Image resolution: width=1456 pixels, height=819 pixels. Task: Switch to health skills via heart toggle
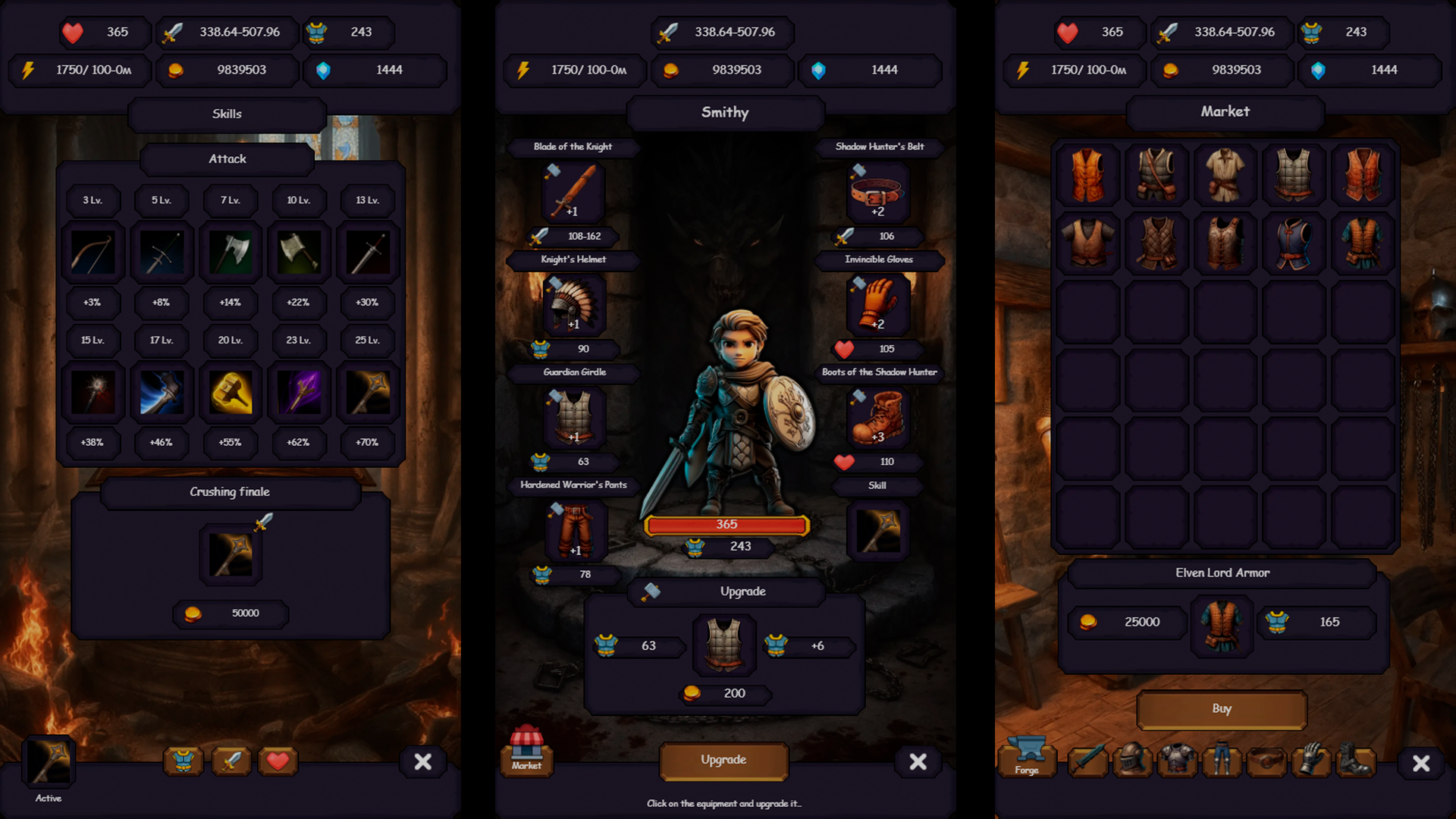pos(278,762)
